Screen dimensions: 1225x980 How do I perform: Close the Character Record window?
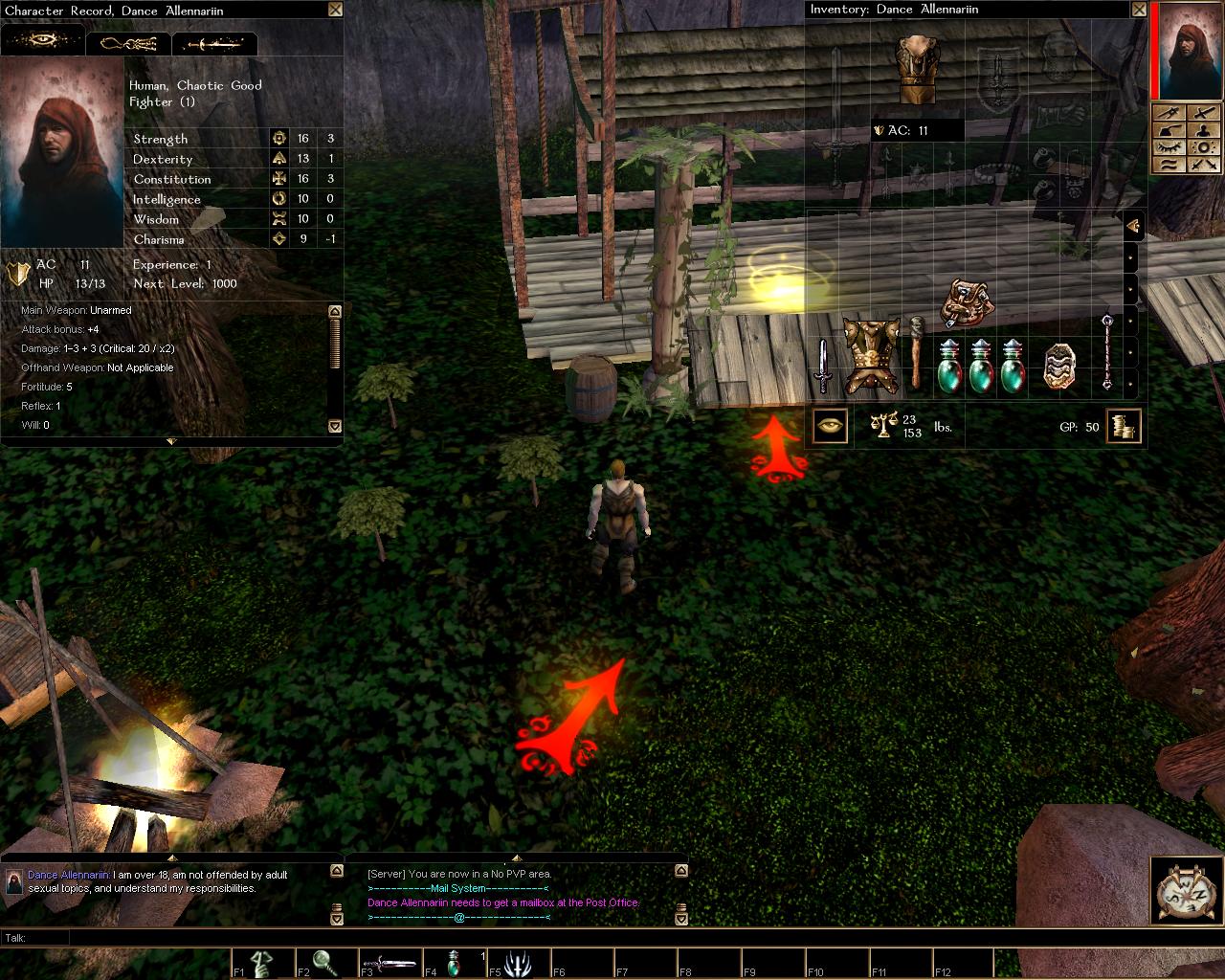point(334,10)
